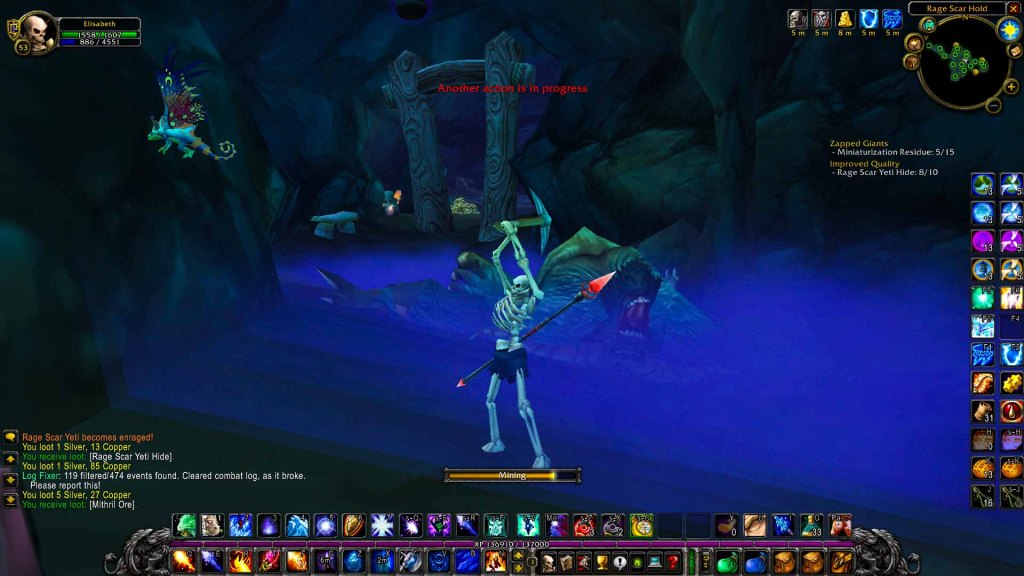This screenshot has width=1024, height=576.
Task: Click the blue shield buff icon
Action: tap(869, 18)
